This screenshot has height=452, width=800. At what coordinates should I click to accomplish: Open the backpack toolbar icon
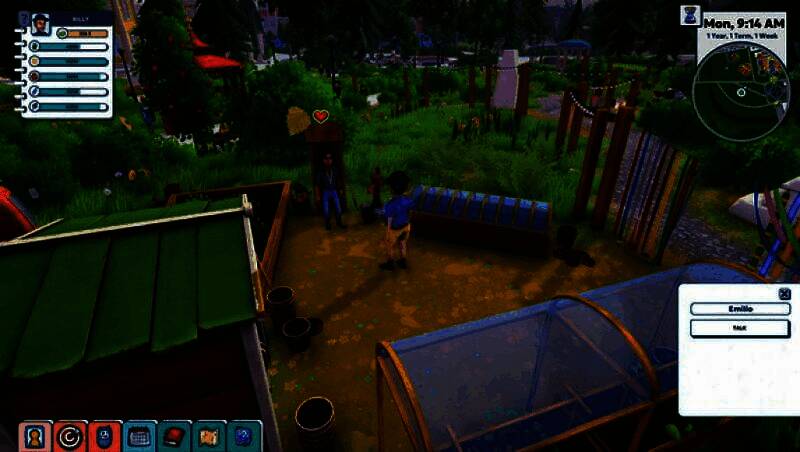click(104, 437)
